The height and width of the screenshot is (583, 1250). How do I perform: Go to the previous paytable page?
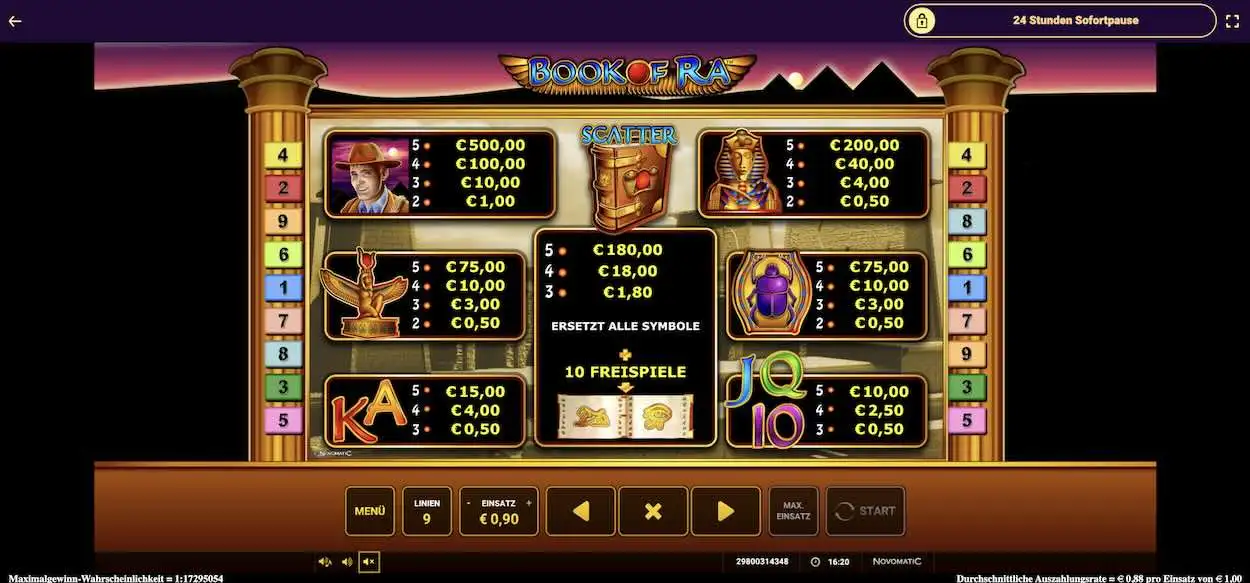(580, 511)
